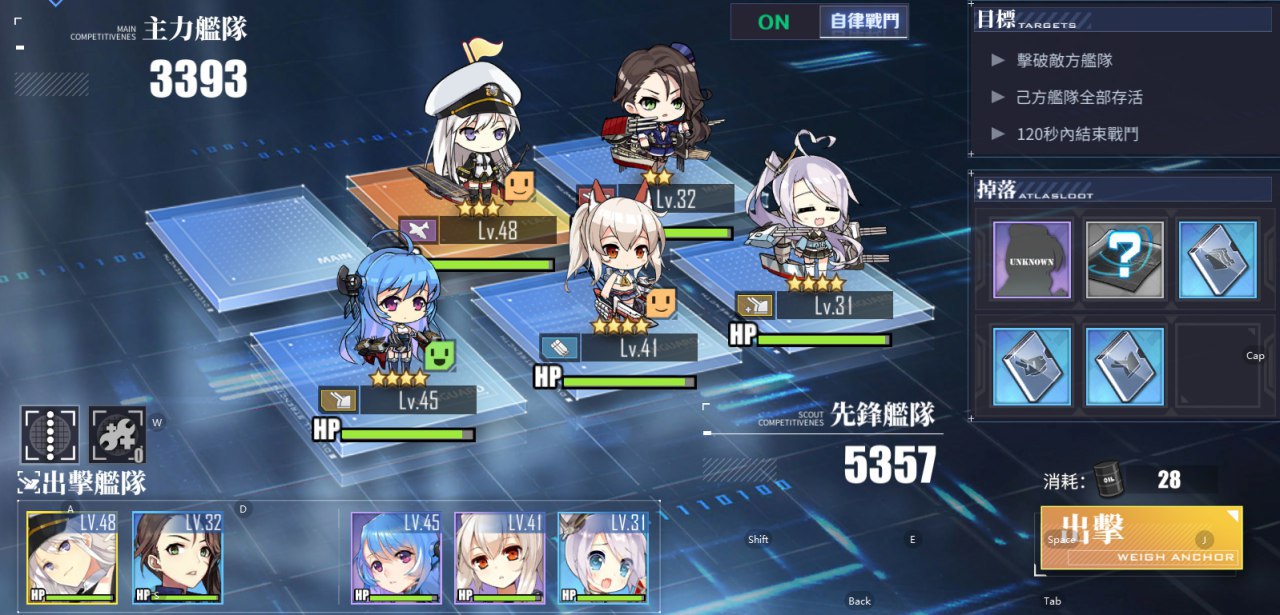Select the Lv.31 lavender-haired ship portrait
Image resolution: width=1280 pixels, height=615 pixels.
pos(603,558)
